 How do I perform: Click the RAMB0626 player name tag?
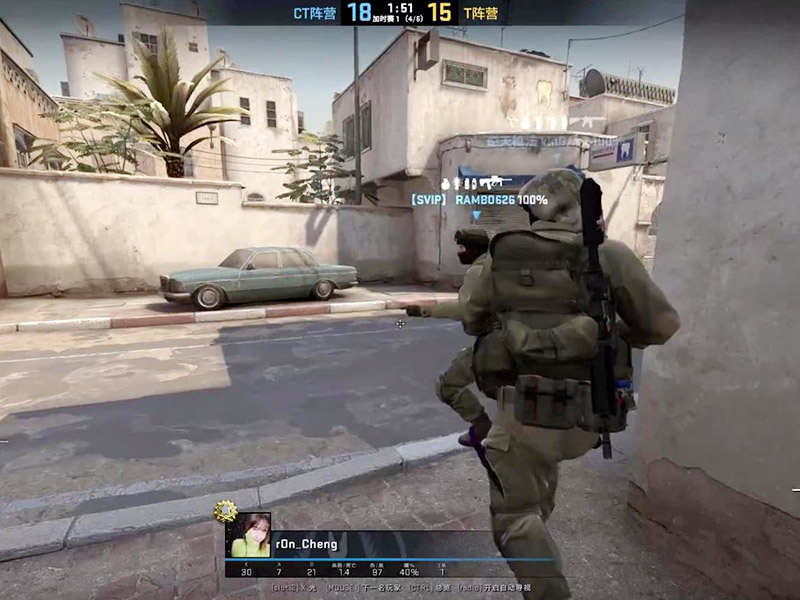pos(485,200)
